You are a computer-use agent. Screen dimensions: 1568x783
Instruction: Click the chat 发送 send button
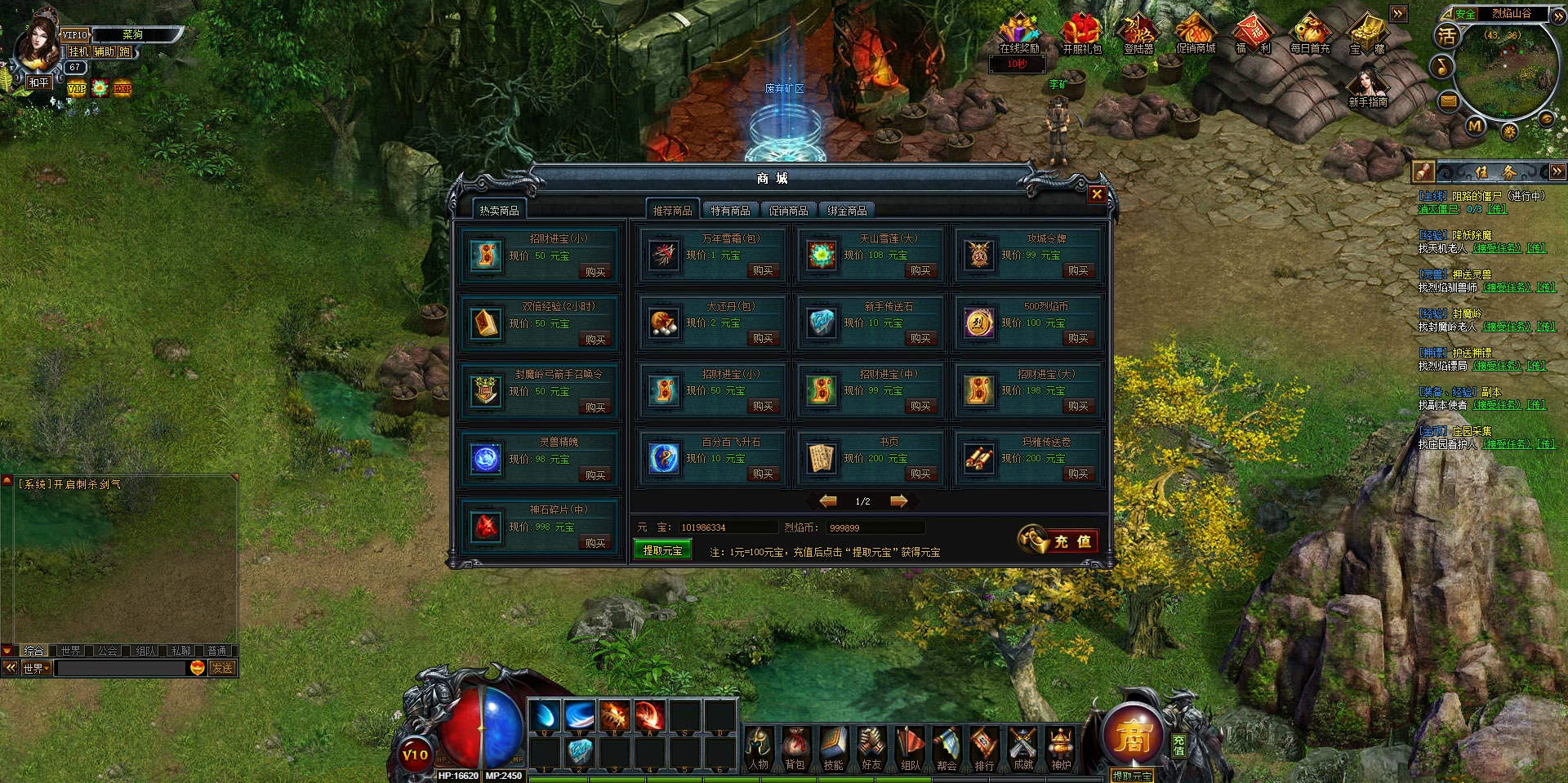(222, 668)
